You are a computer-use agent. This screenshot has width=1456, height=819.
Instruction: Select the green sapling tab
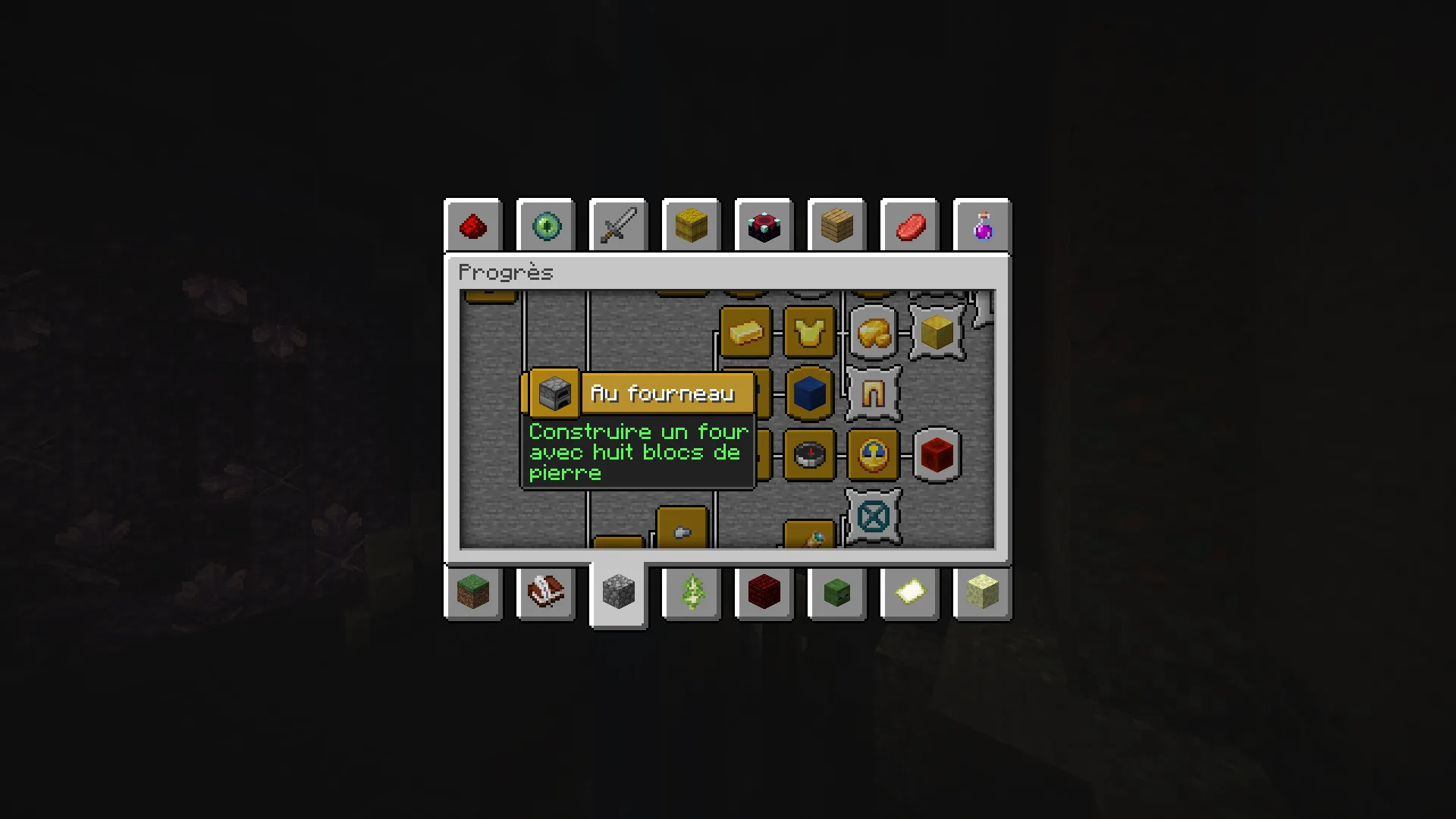click(x=692, y=592)
